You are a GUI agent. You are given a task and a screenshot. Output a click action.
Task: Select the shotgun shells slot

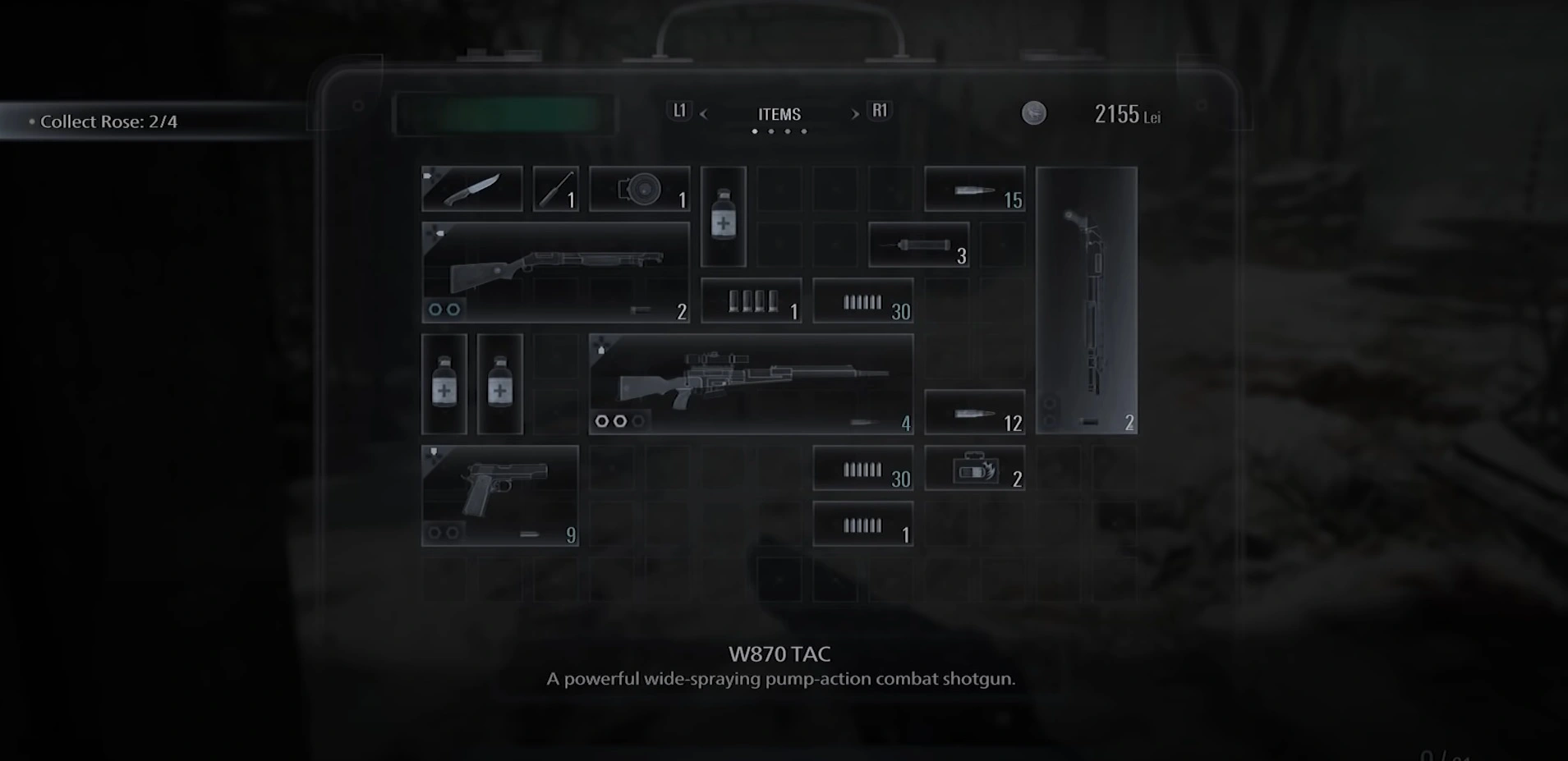click(751, 300)
